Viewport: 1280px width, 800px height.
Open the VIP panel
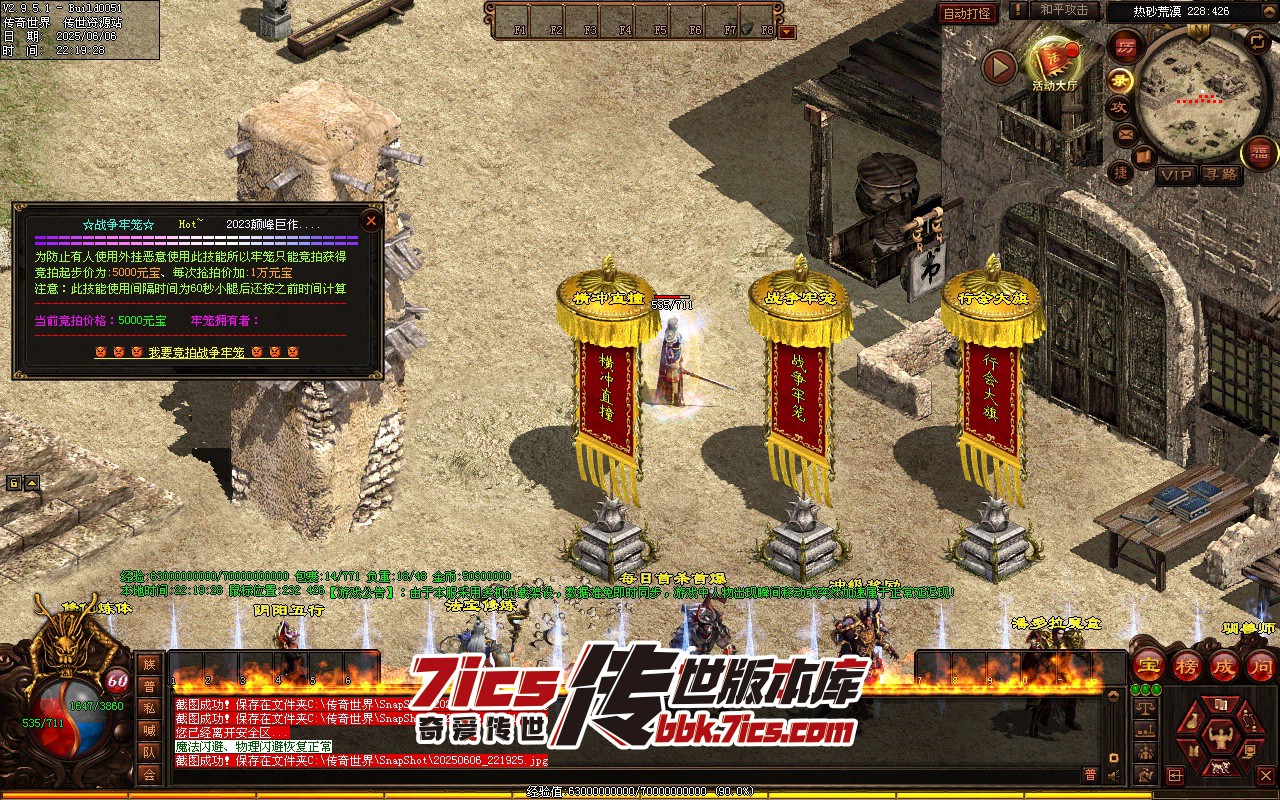tap(1176, 175)
